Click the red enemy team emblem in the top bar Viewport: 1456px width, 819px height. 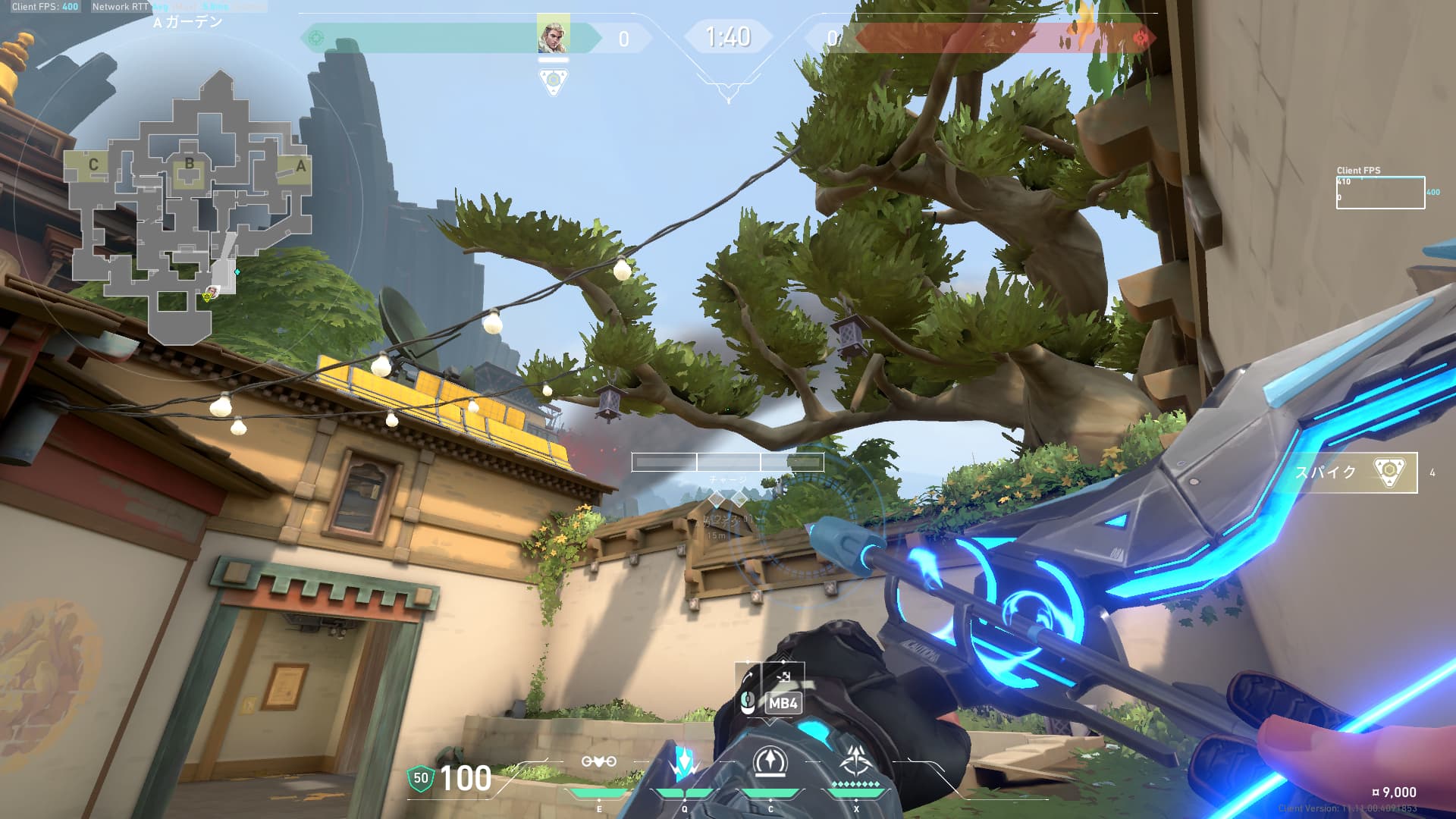pyautogui.click(x=1139, y=38)
